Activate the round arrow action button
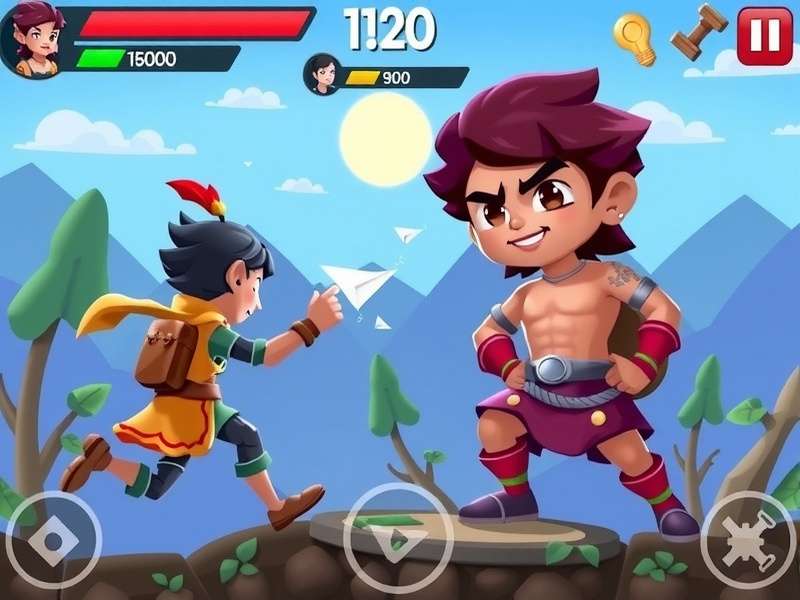The height and width of the screenshot is (600, 800). pos(398,538)
